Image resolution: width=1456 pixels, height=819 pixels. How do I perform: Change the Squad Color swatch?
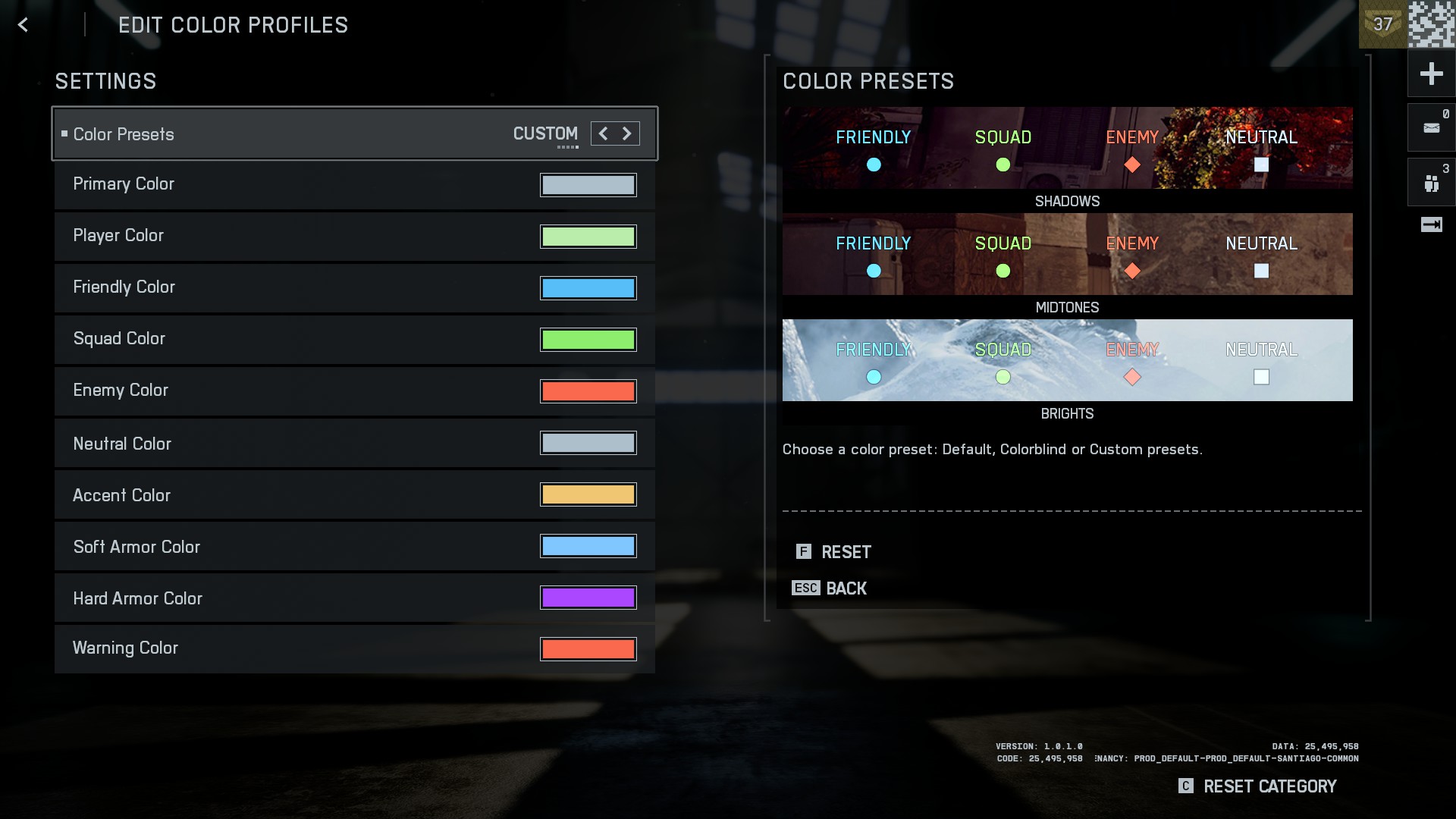(588, 340)
